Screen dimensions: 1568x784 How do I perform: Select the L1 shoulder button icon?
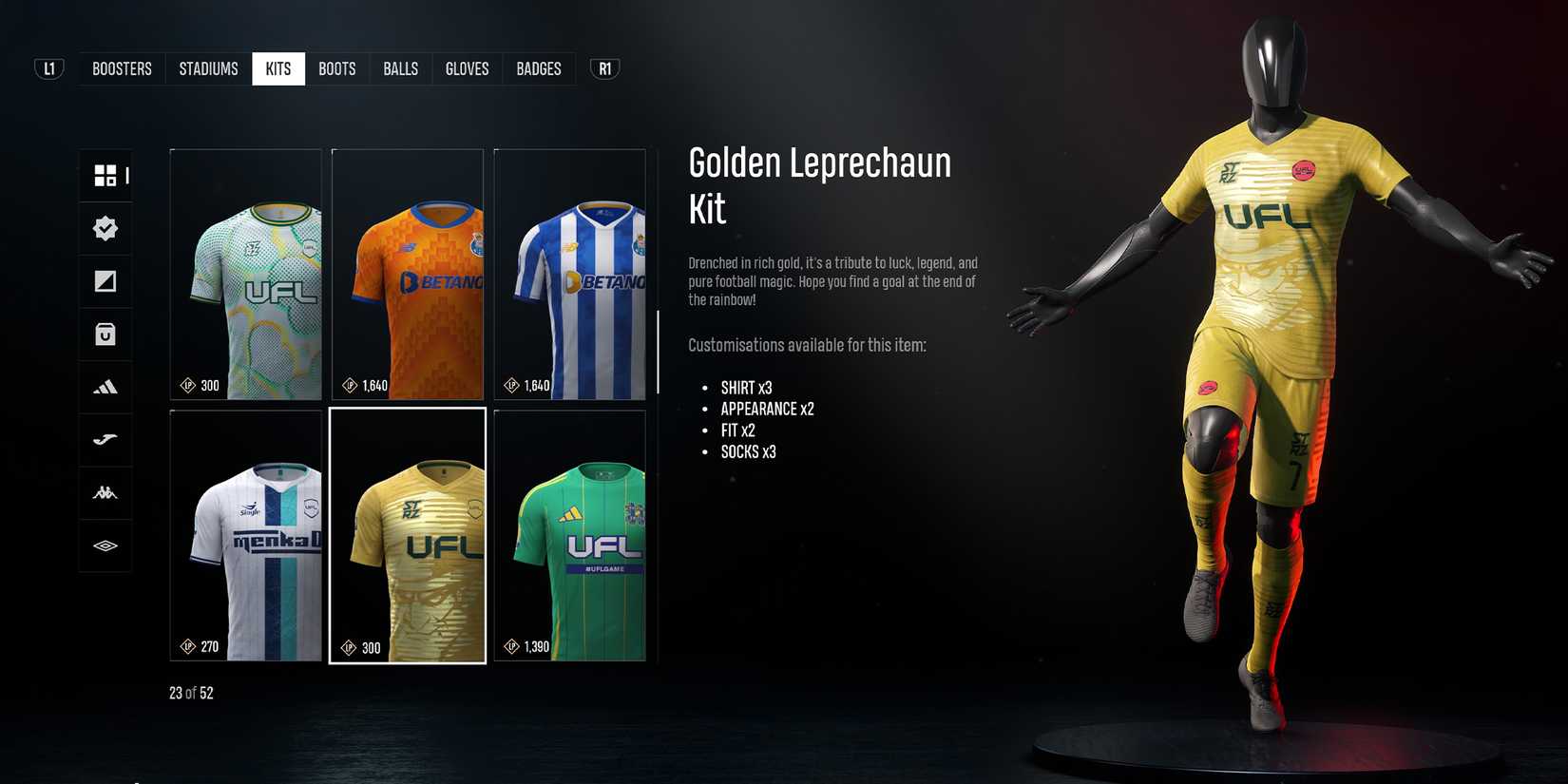coord(48,67)
